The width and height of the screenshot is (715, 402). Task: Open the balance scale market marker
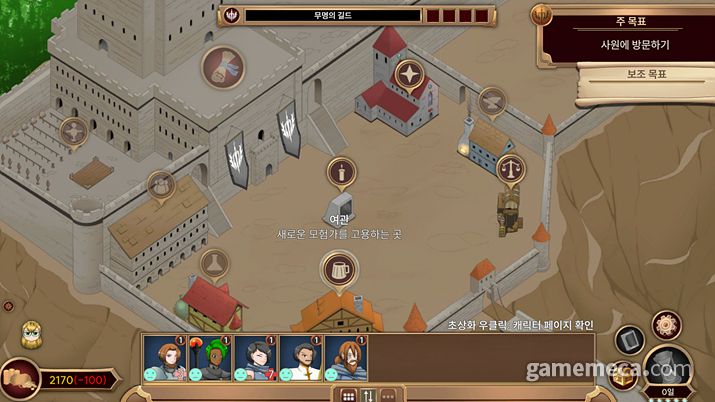(x=513, y=168)
